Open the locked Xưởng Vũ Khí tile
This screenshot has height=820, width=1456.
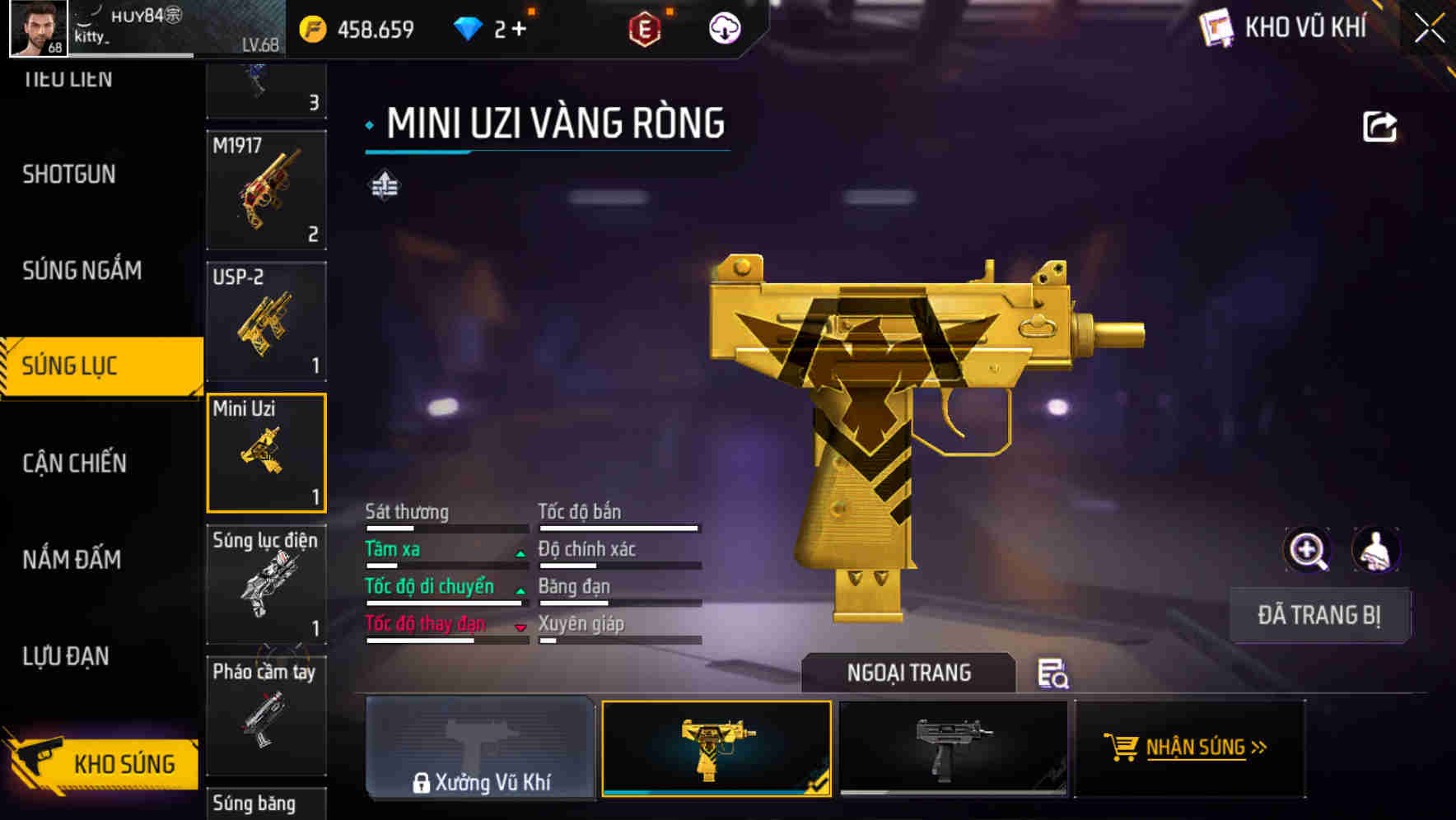click(x=480, y=748)
